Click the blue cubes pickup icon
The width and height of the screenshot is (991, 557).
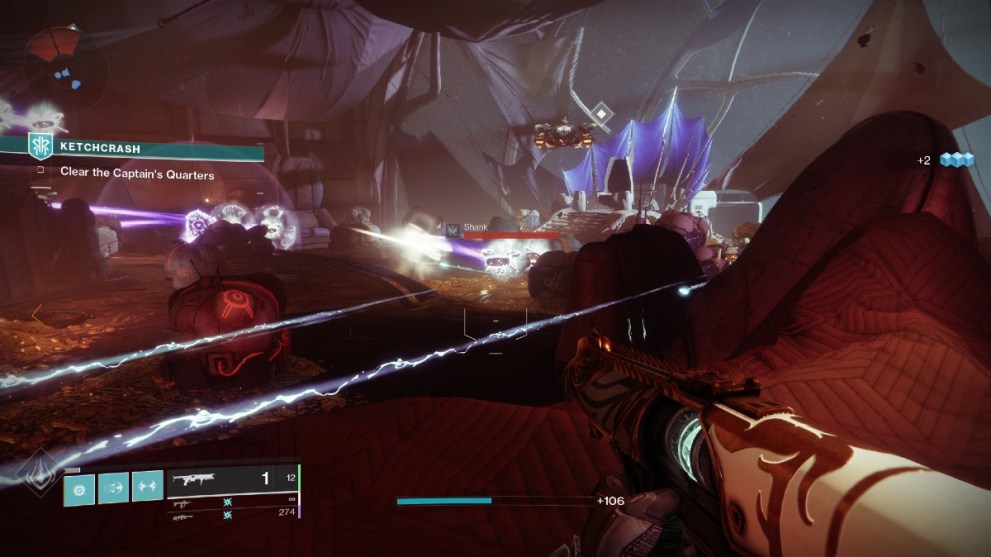pos(956,160)
